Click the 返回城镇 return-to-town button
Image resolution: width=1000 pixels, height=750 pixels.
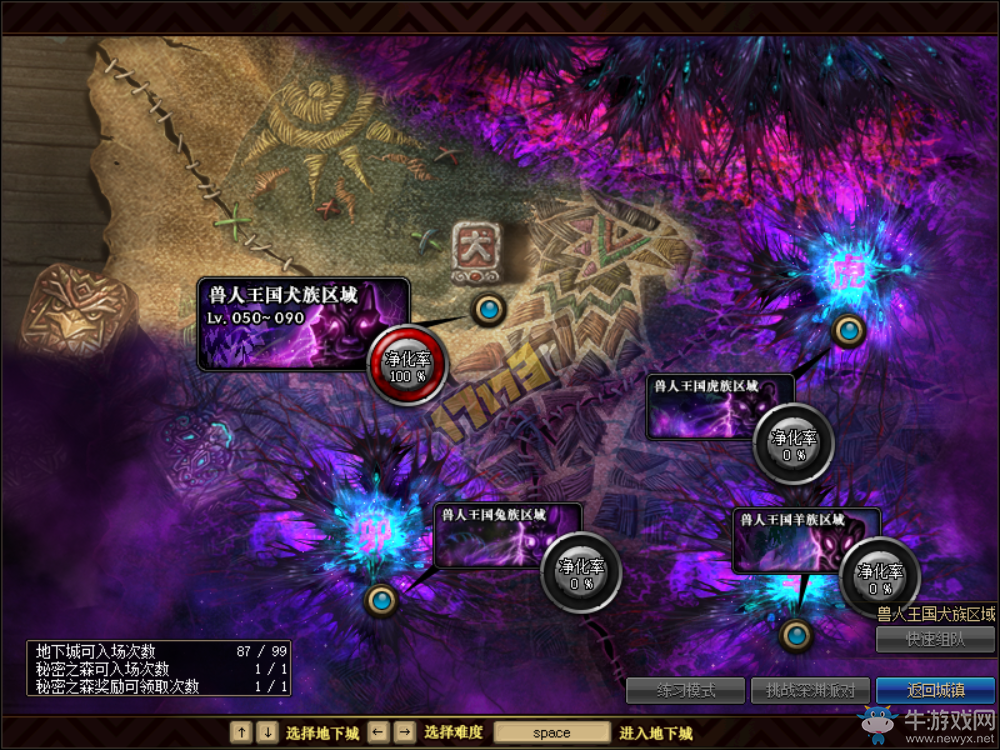coord(935,690)
